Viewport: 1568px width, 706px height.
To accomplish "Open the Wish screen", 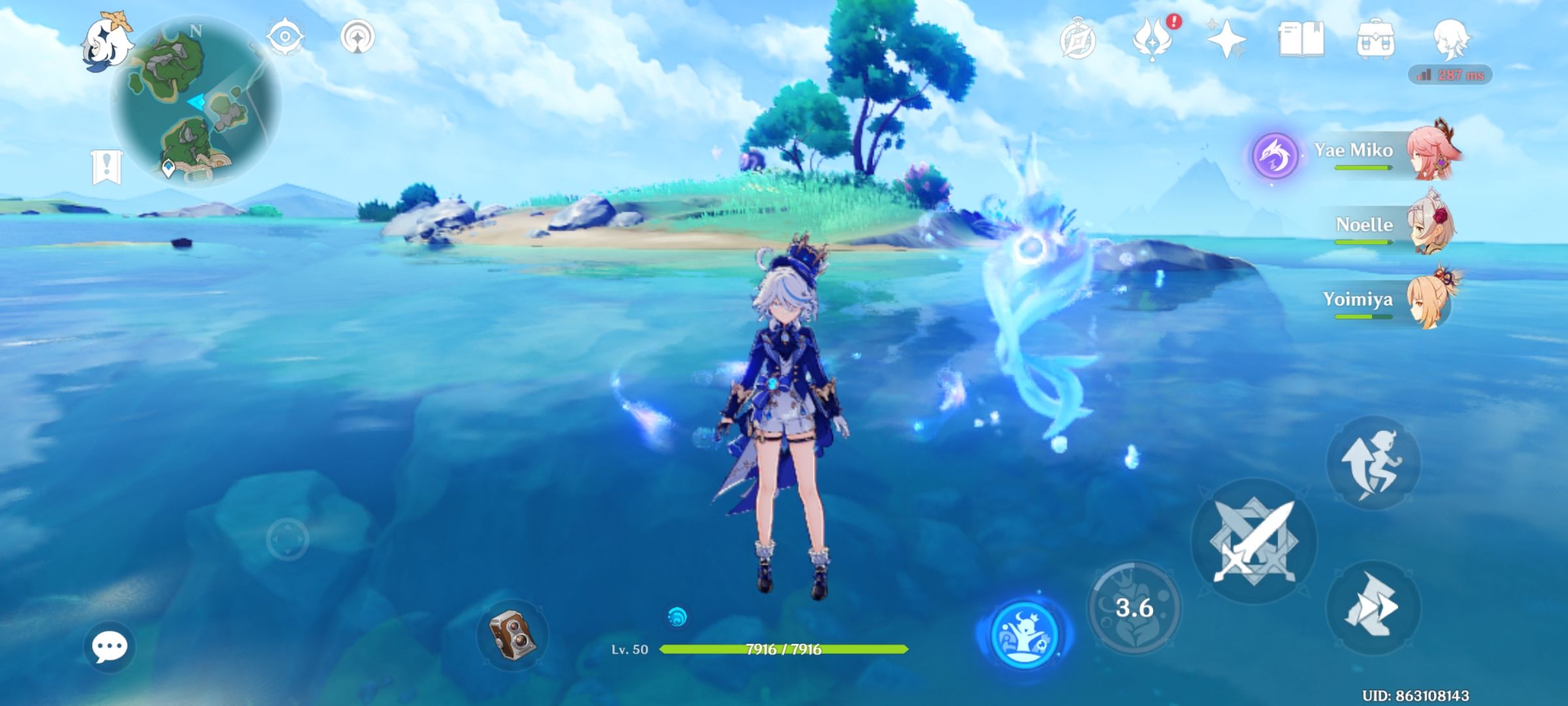I will (x=1227, y=41).
